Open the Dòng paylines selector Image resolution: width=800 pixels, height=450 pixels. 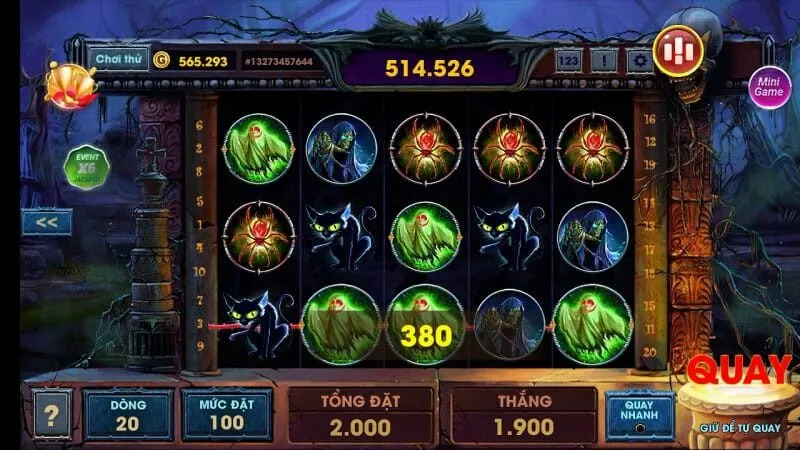point(129,413)
